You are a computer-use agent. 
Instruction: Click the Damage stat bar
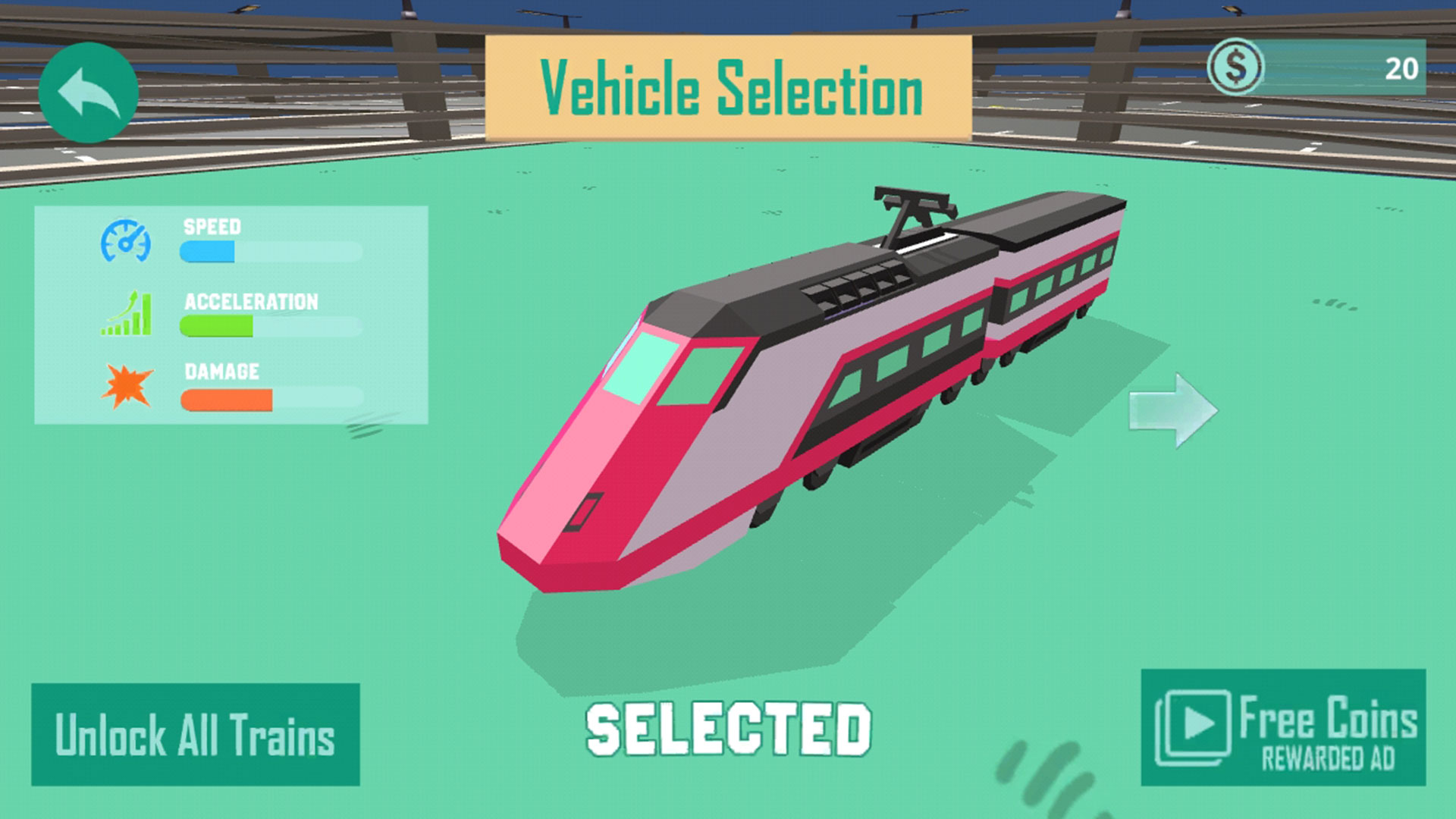click(x=269, y=397)
